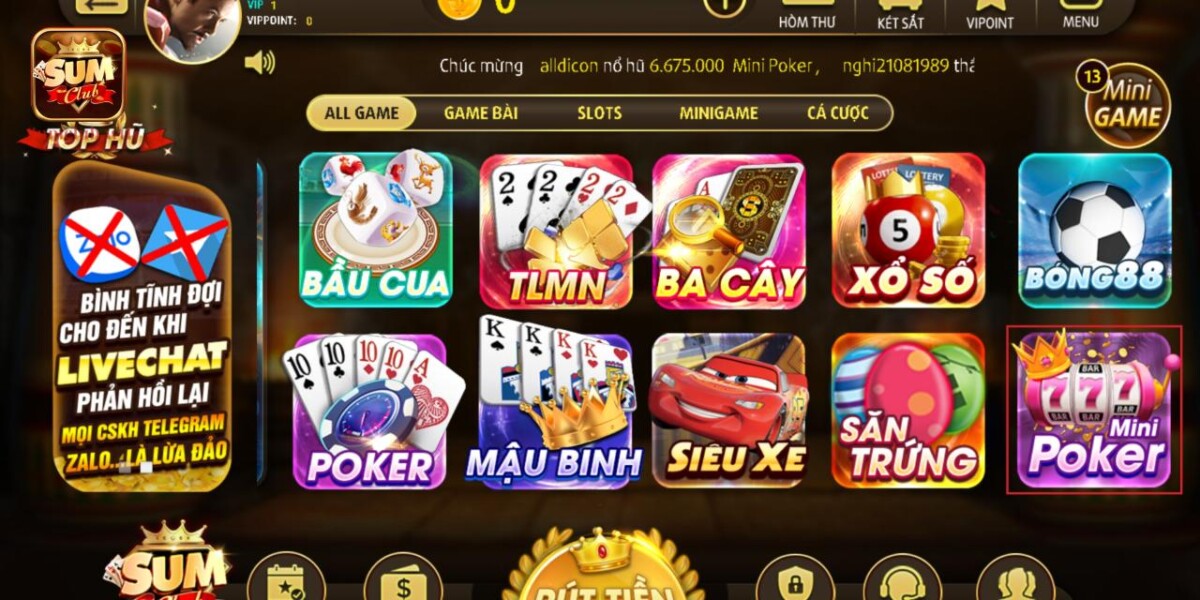Open the round Mini Game button
1200x600 pixels.
pyautogui.click(x=1127, y=106)
